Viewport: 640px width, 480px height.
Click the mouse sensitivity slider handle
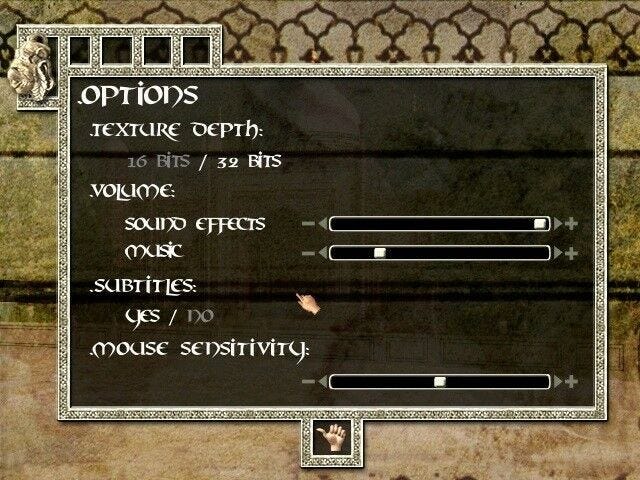point(439,381)
